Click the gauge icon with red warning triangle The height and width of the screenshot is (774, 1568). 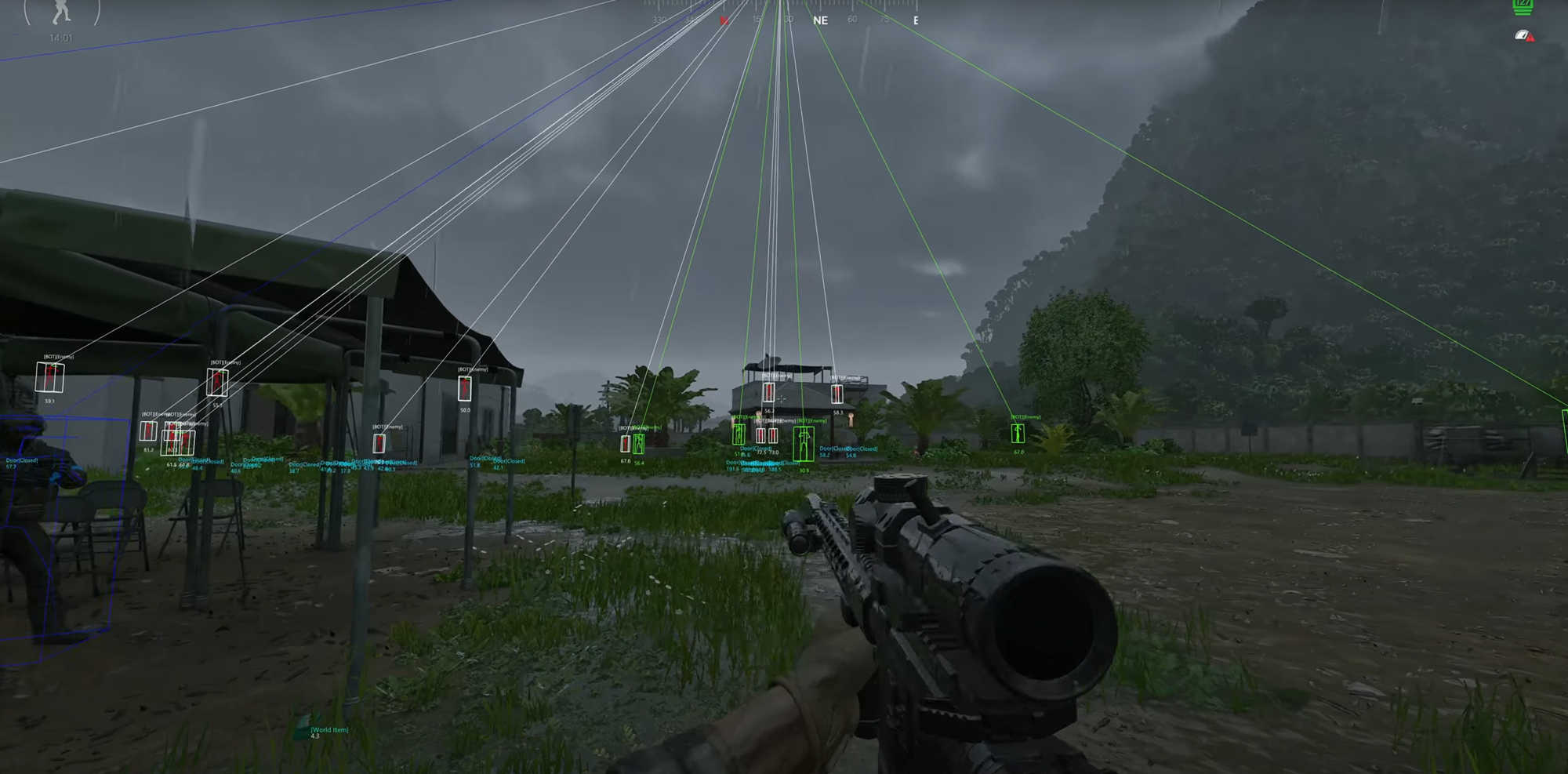pos(1524,36)
